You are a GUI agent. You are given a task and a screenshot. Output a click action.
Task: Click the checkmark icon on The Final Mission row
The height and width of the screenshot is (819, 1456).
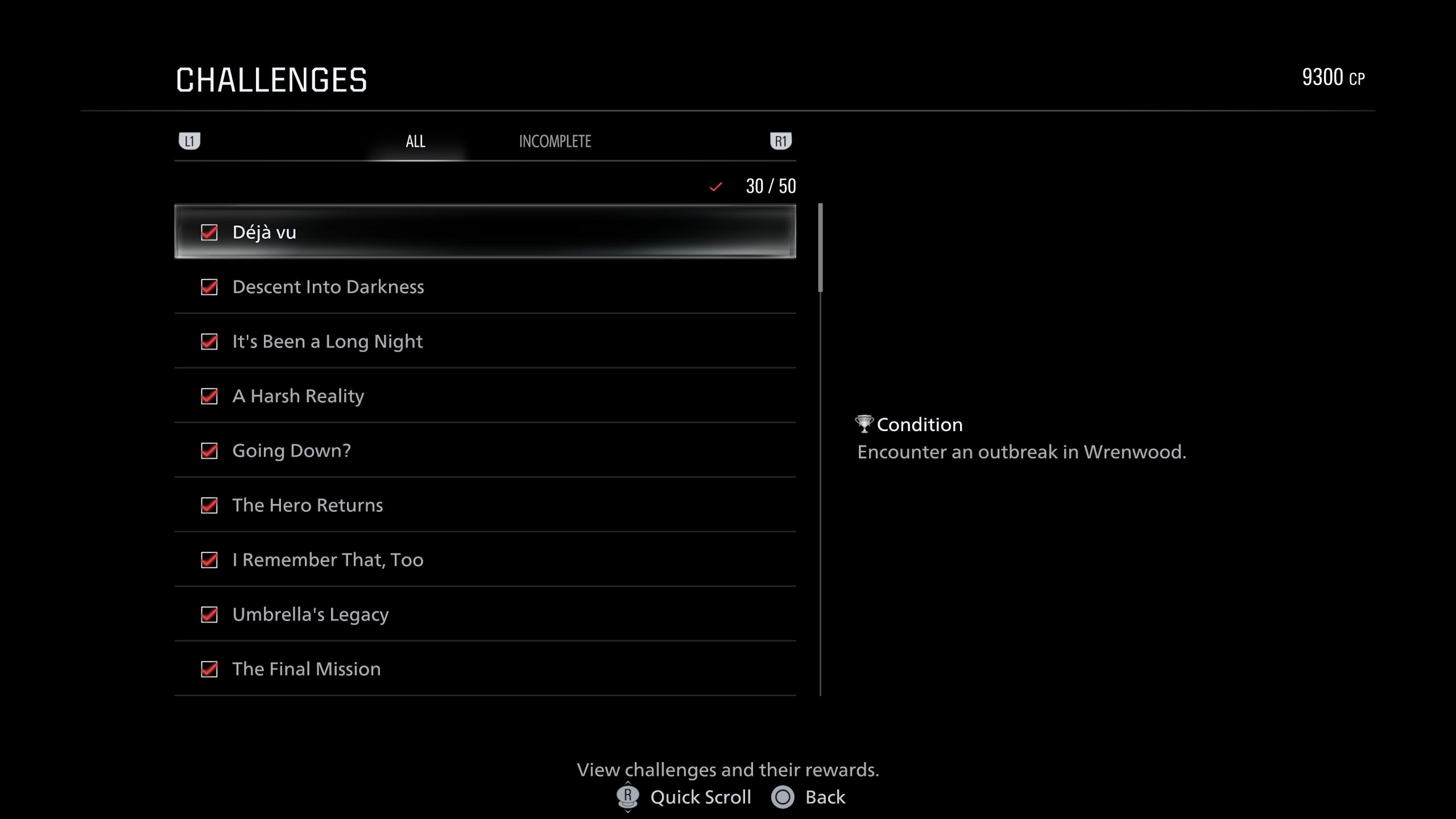209,669
